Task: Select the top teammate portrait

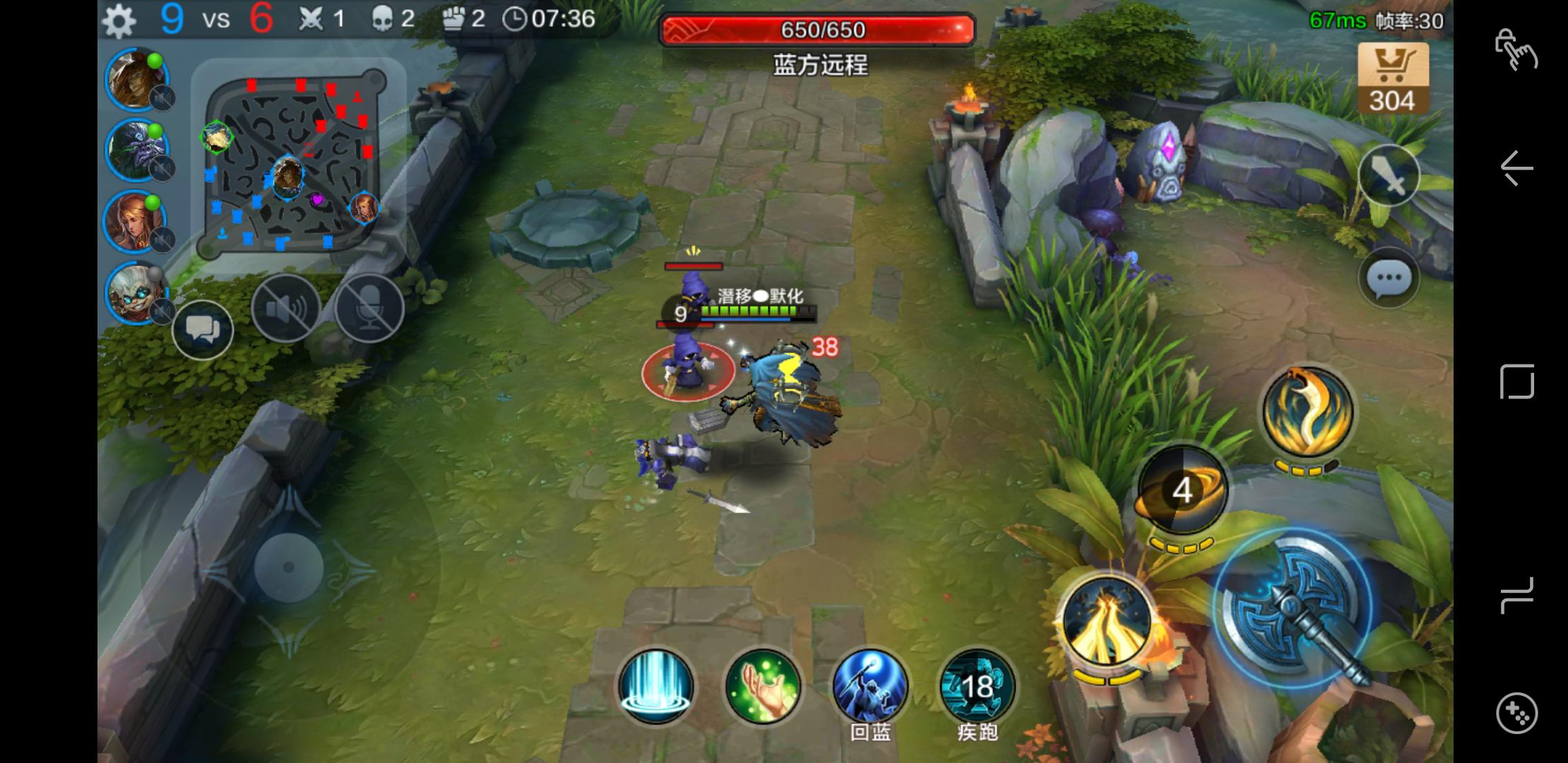Action: pyautogui.click(x=136, y=79)
